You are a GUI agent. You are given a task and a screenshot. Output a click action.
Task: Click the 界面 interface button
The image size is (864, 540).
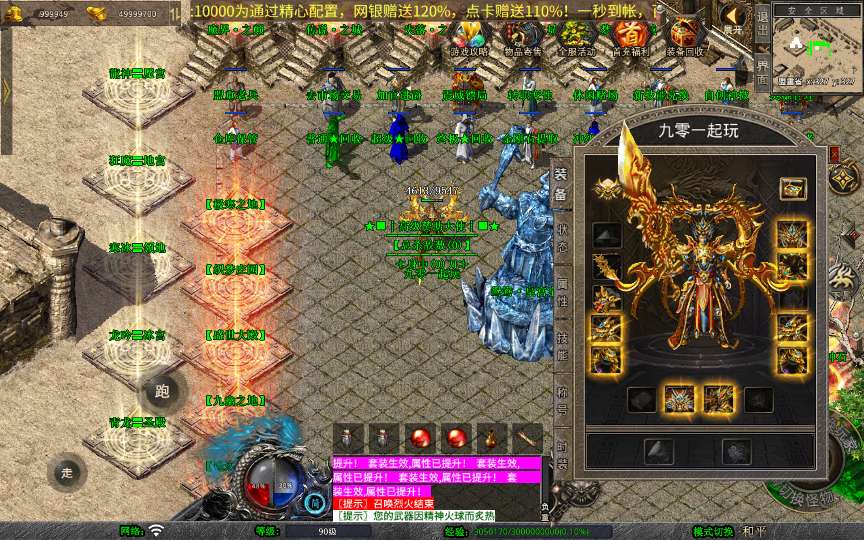(x=762, y=71)
